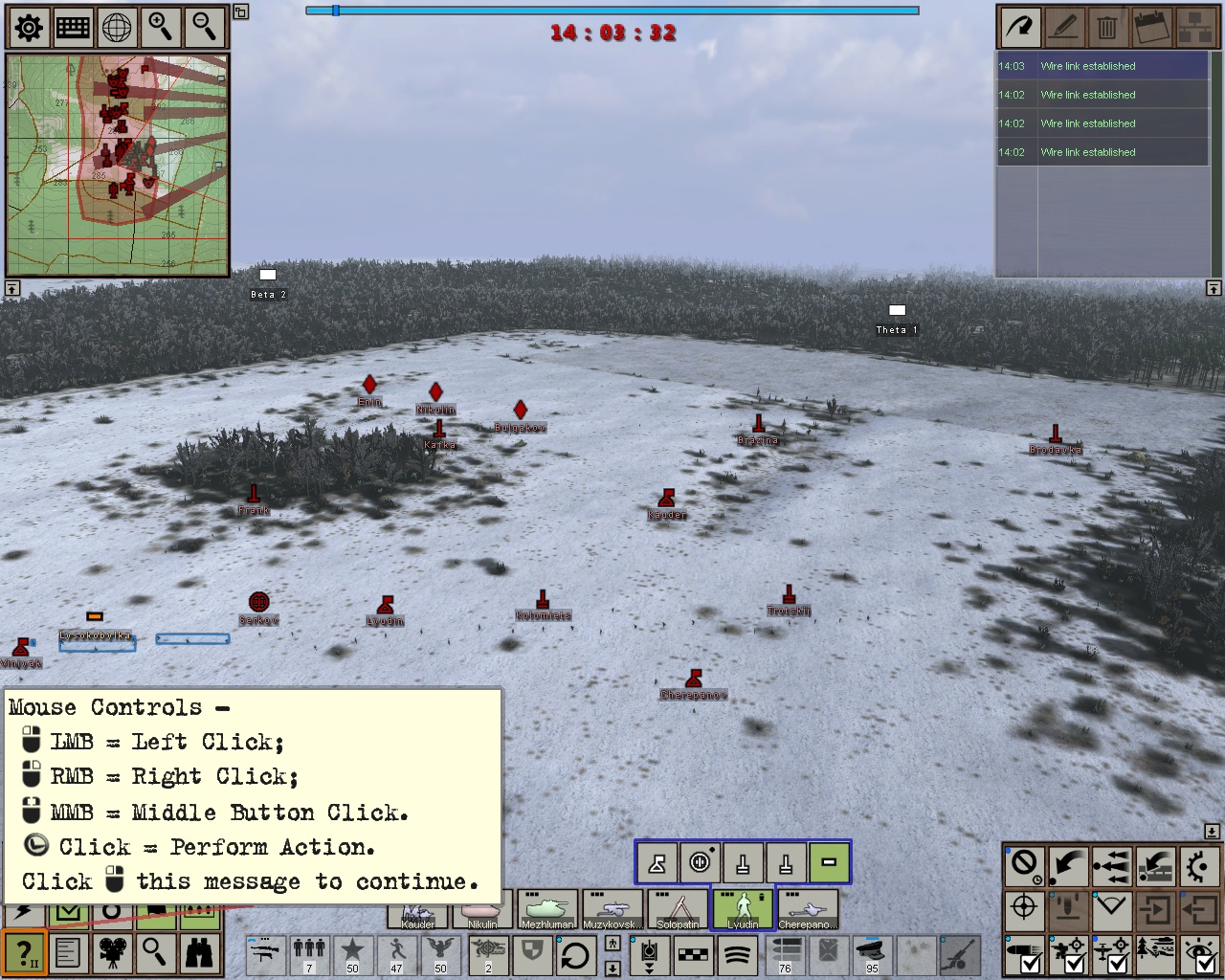Collapse the message log with its arrow
Viewport: 1225px width, 980px height.
[1212, 287]
